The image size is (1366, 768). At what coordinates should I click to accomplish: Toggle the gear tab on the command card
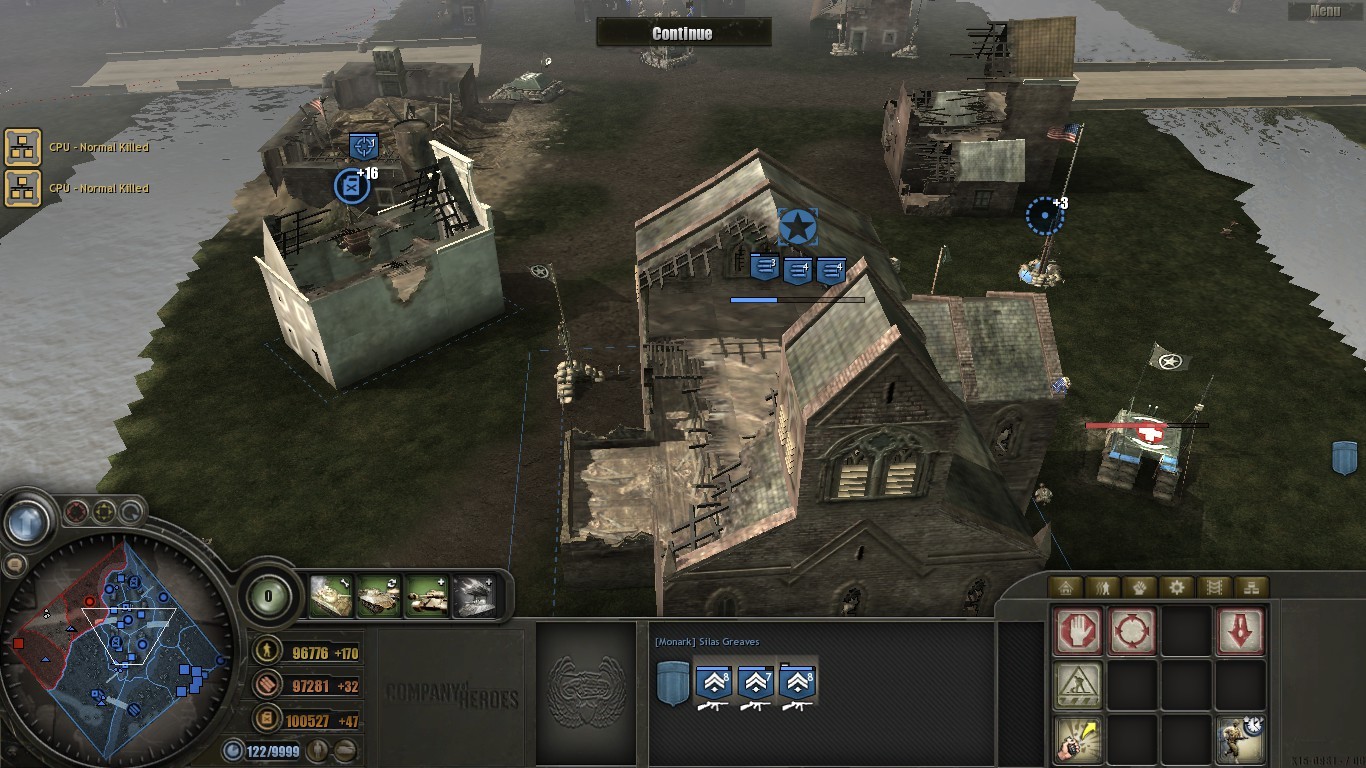click(x=1177, y=587)
